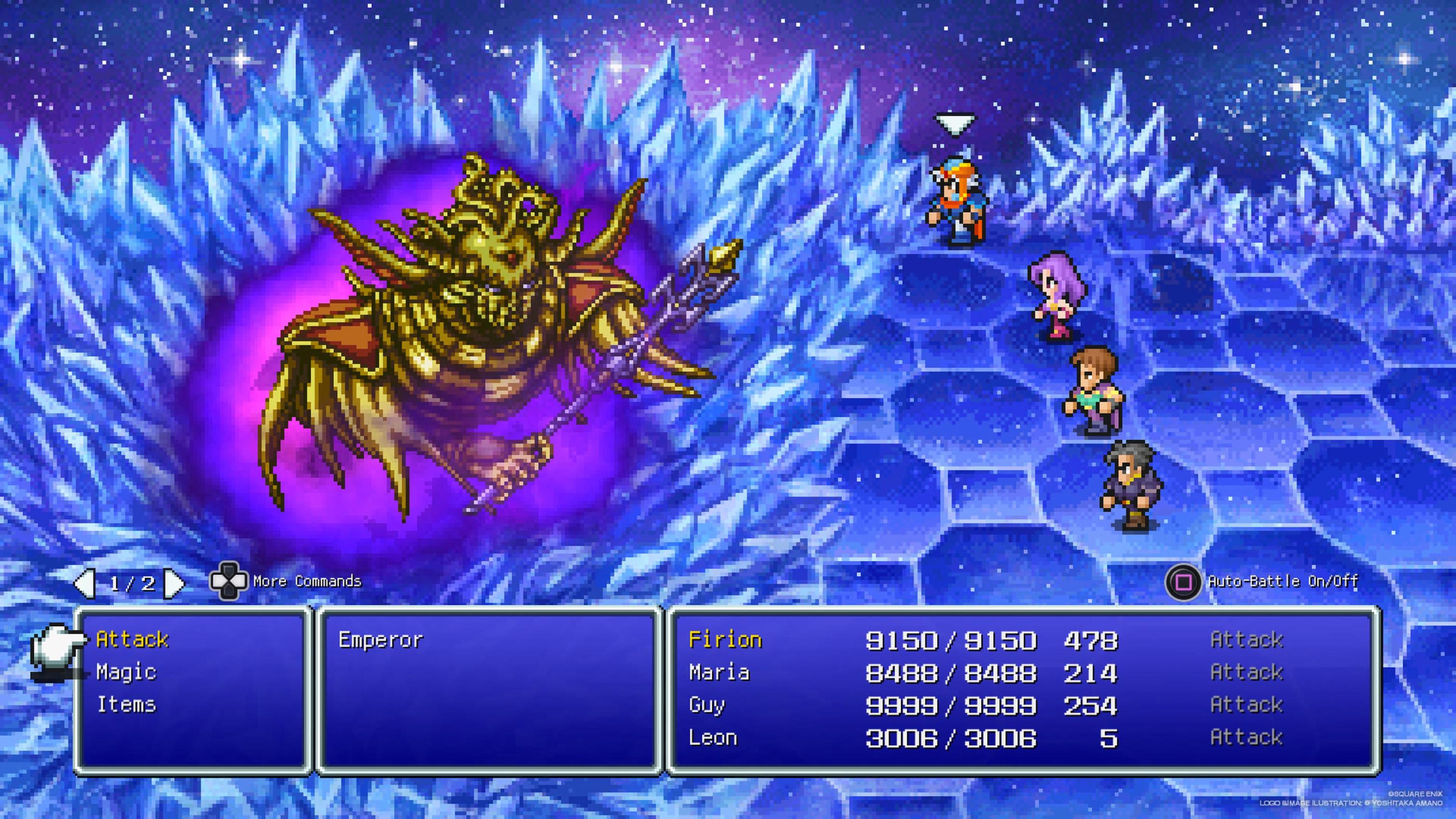Go to the previous command page arrow
1456x819 pixels.
coord(85,583)
